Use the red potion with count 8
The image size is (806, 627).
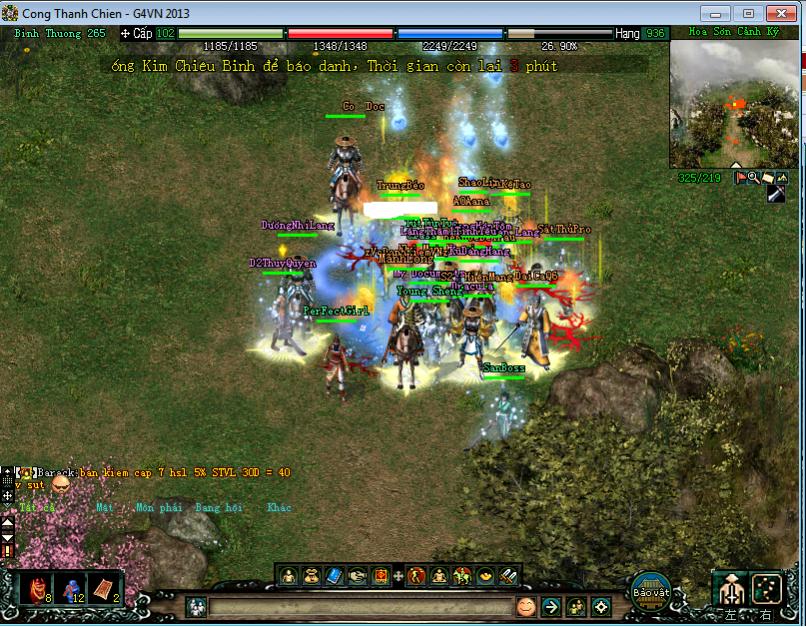(x=37, y=589)
